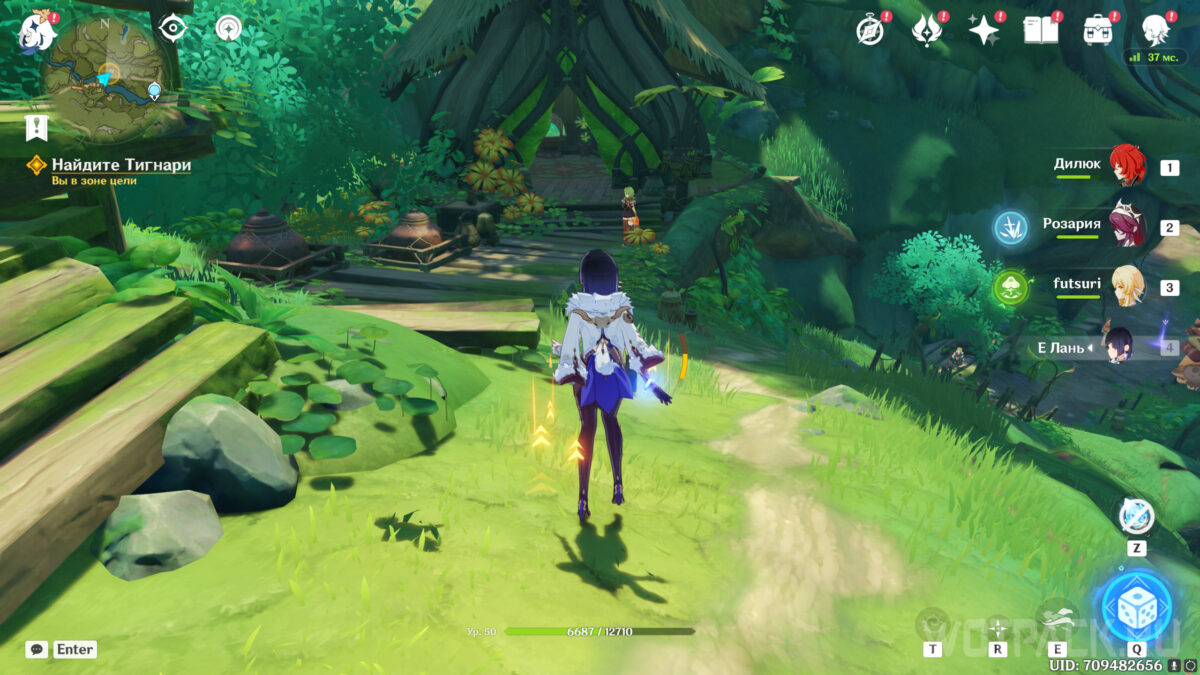The width and height of the screenshot is (1200, 675).
Task: Activate the glowing dice elemental burst
Action: [x=1136, y=606]
